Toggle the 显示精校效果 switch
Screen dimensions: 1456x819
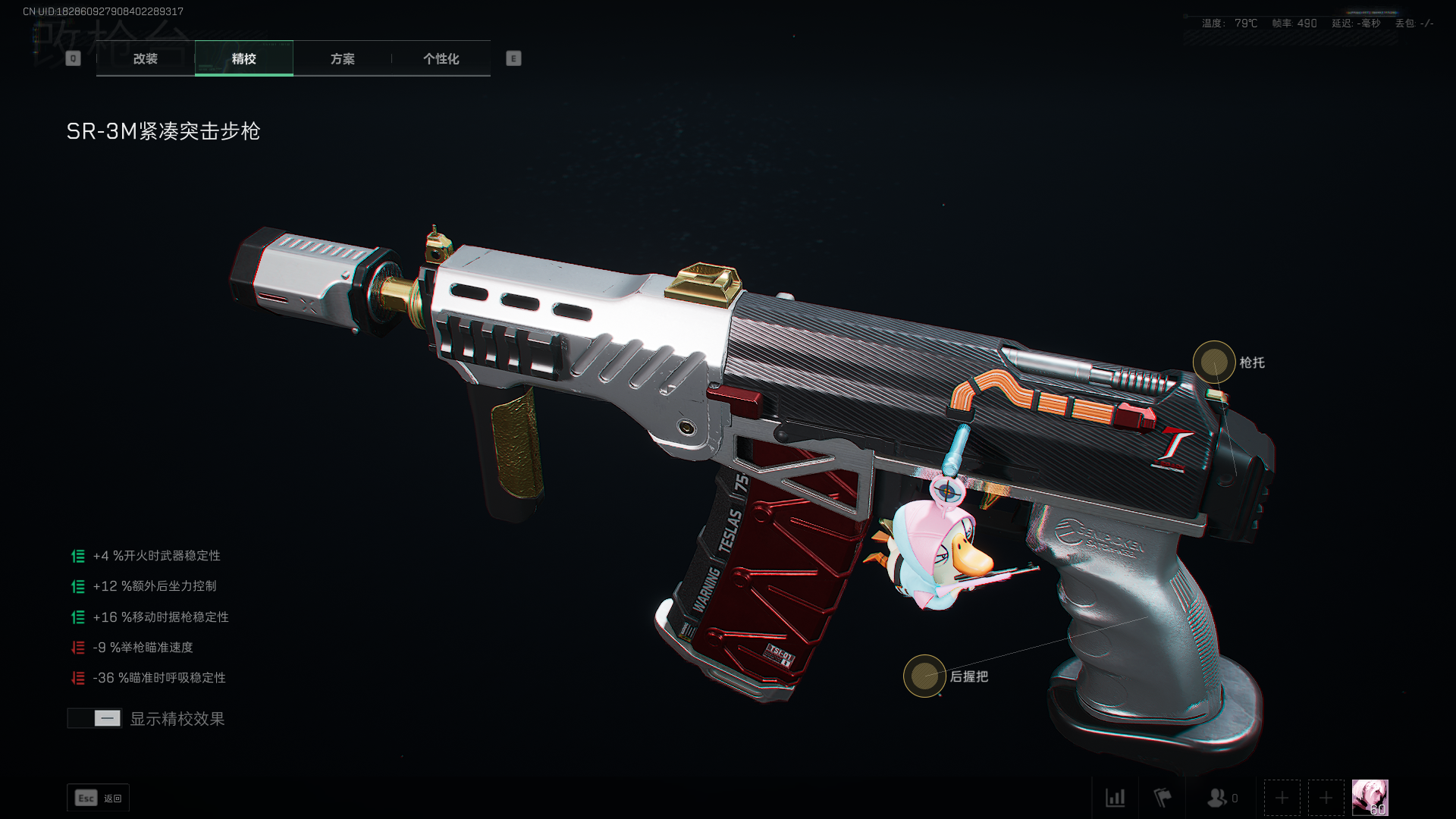coord(95,718)
